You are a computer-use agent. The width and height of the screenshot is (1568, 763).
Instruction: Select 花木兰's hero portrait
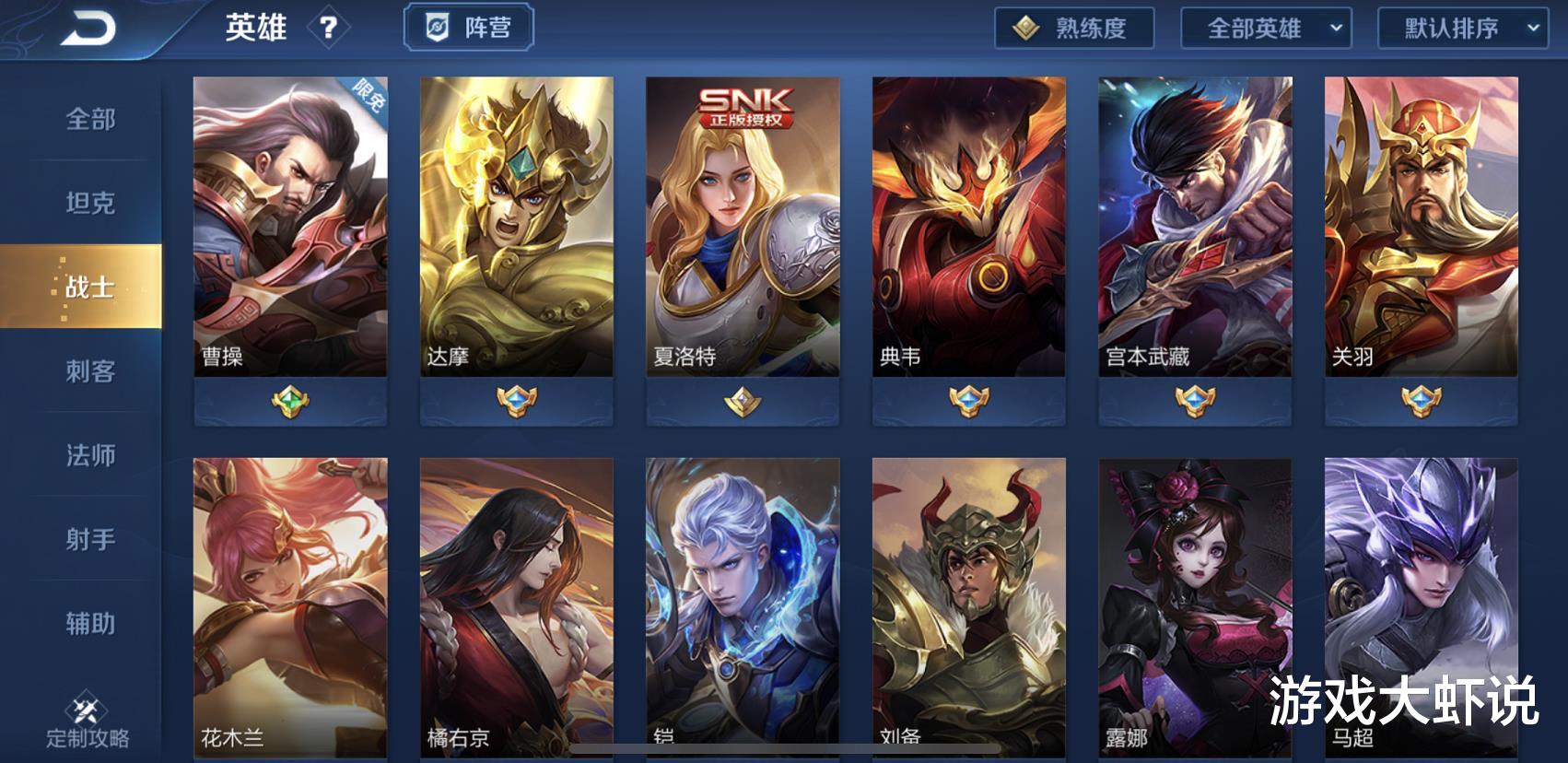289,599
